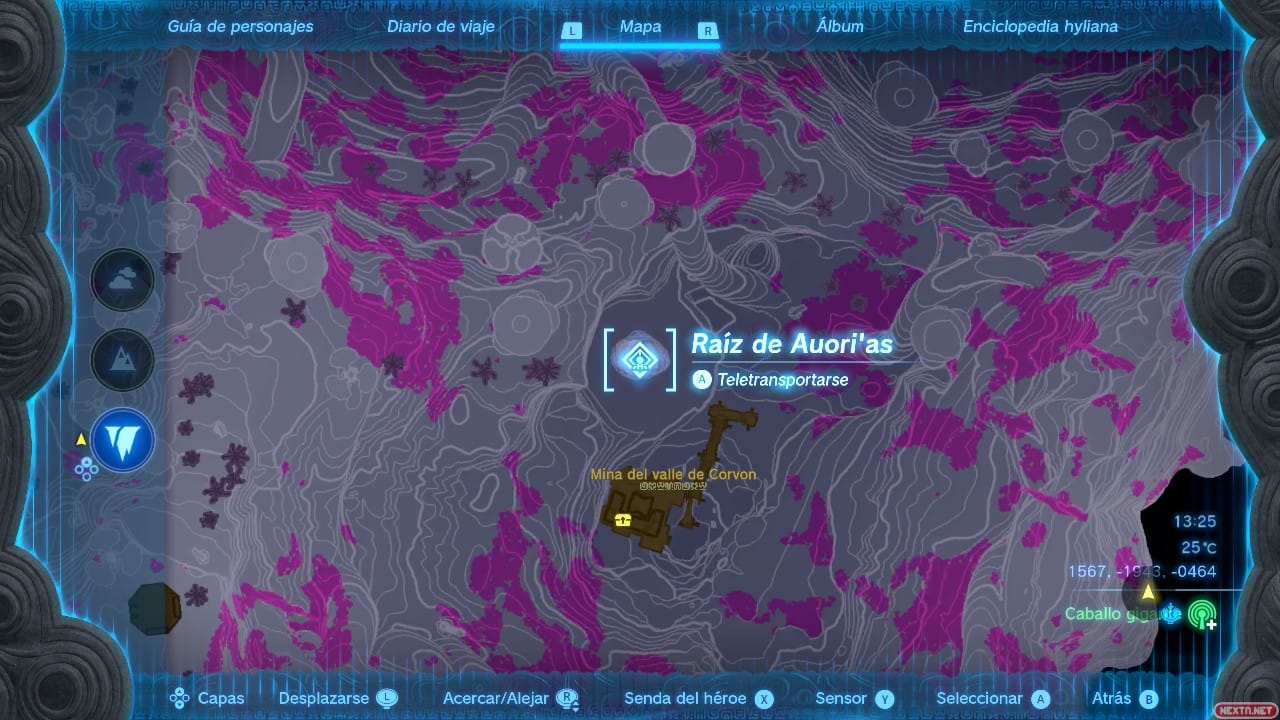This screenshot has width=1280, height=720.
Task: Open the Álbum tab
Action: point(839,27)
